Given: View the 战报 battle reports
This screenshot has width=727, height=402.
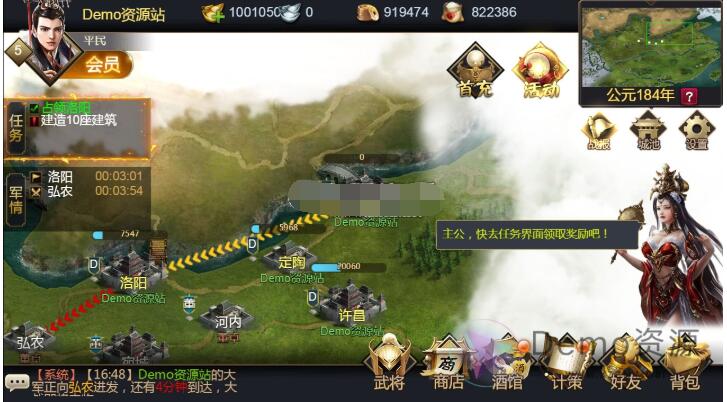Looking at the screenshot, I should 599,131.
